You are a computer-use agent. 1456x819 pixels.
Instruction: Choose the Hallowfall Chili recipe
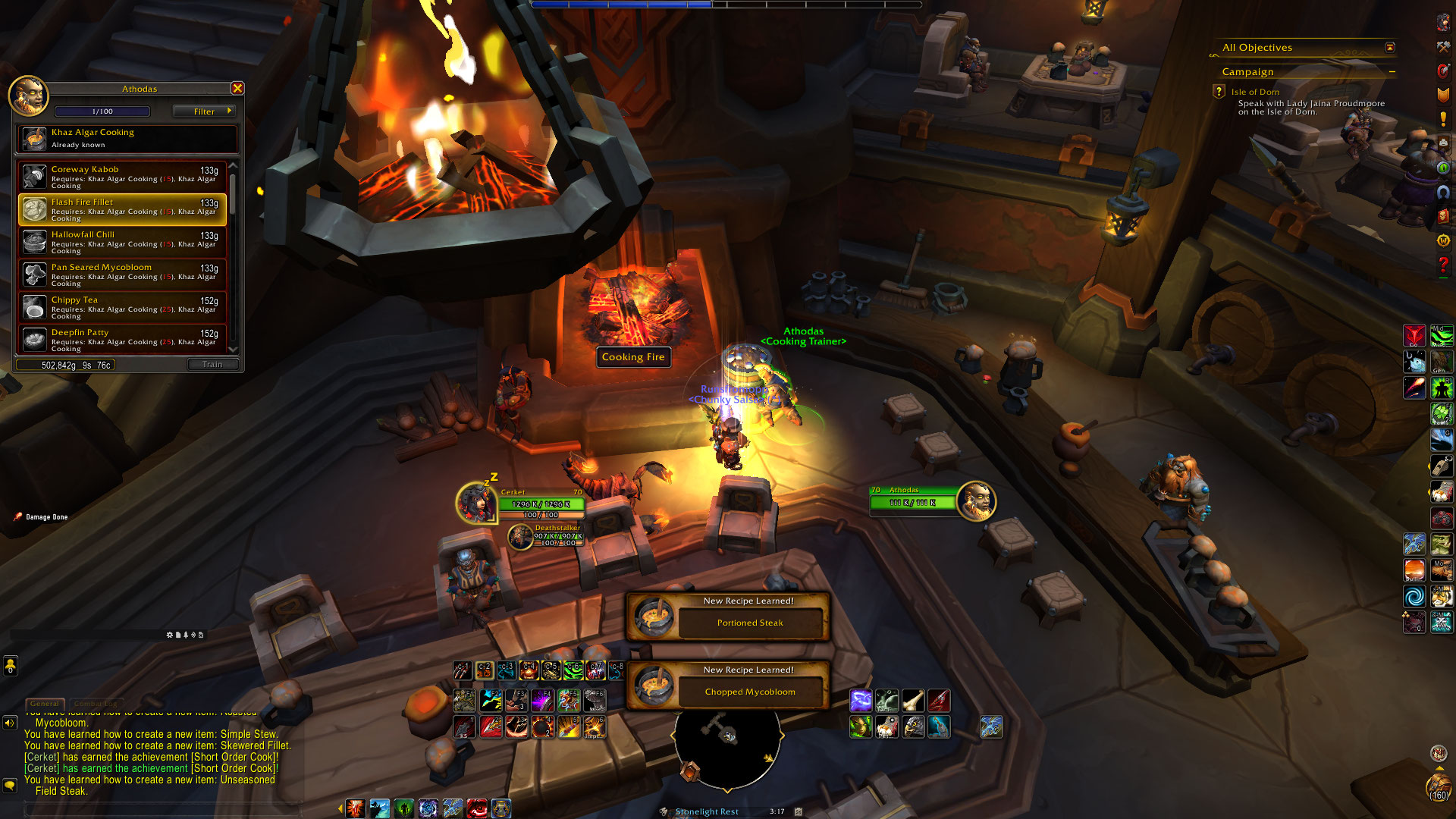(122, 242)
